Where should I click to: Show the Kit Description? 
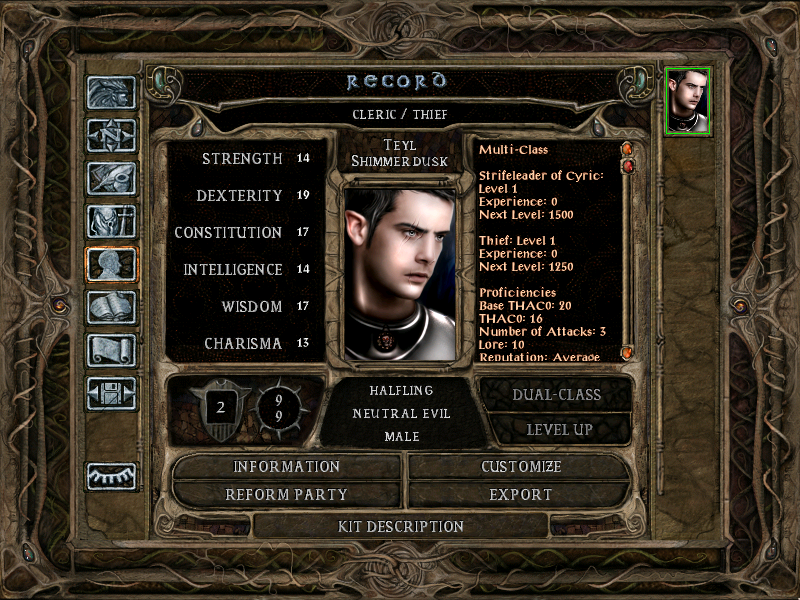tap(401, 526)
